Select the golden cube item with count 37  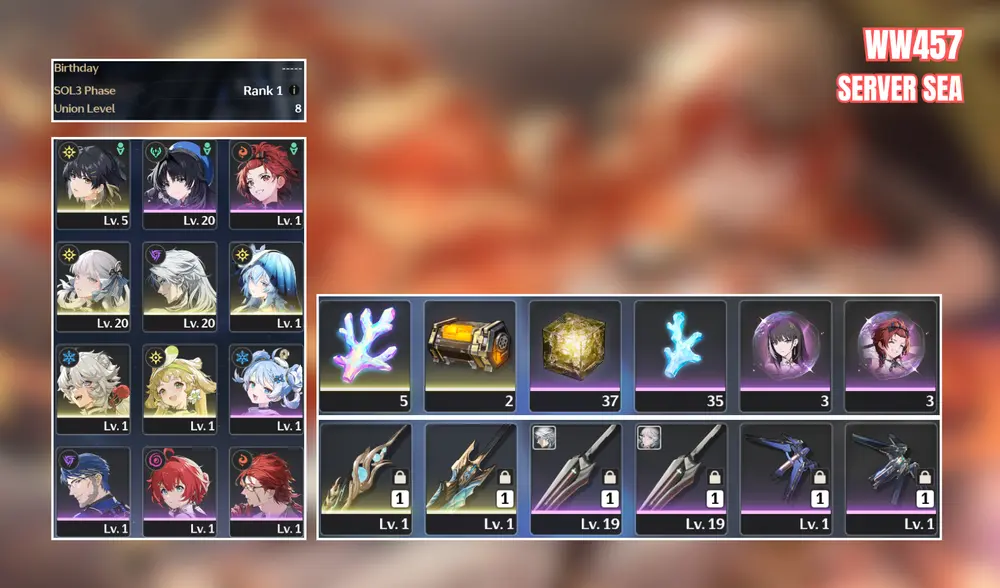[x=575, y=350]
